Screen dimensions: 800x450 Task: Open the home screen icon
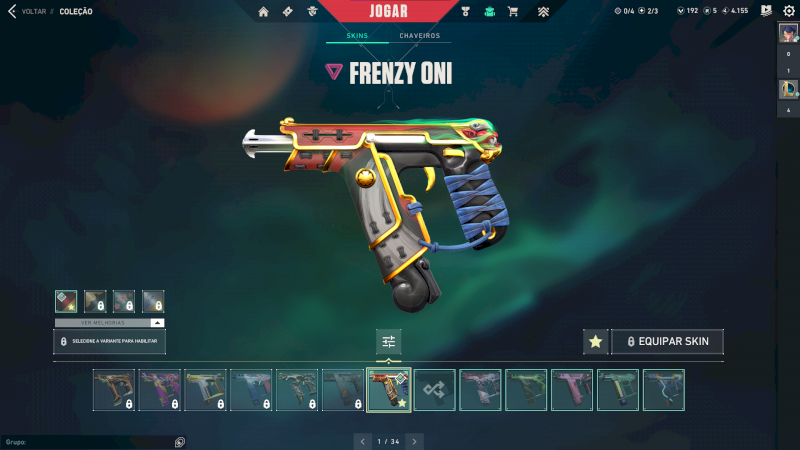pos(263,12)
